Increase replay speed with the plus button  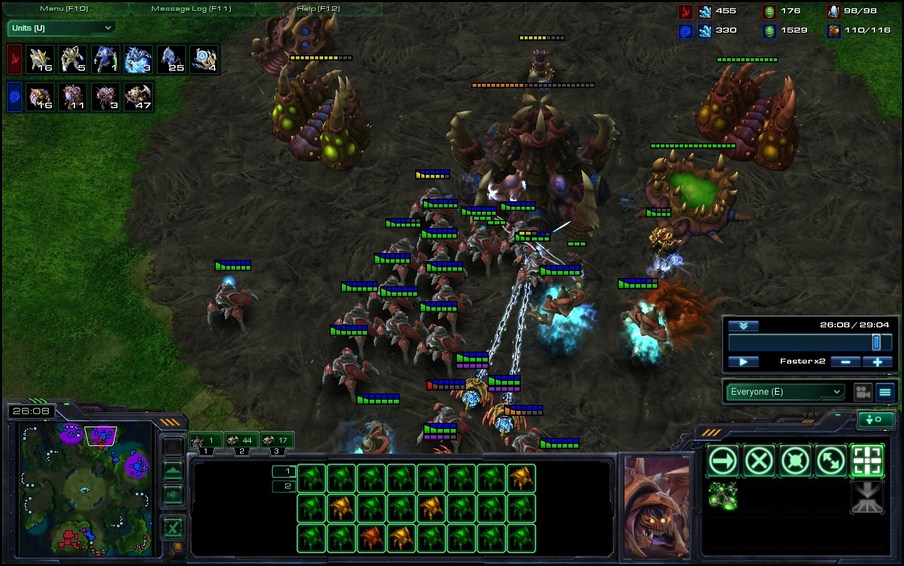pos(877,361)
